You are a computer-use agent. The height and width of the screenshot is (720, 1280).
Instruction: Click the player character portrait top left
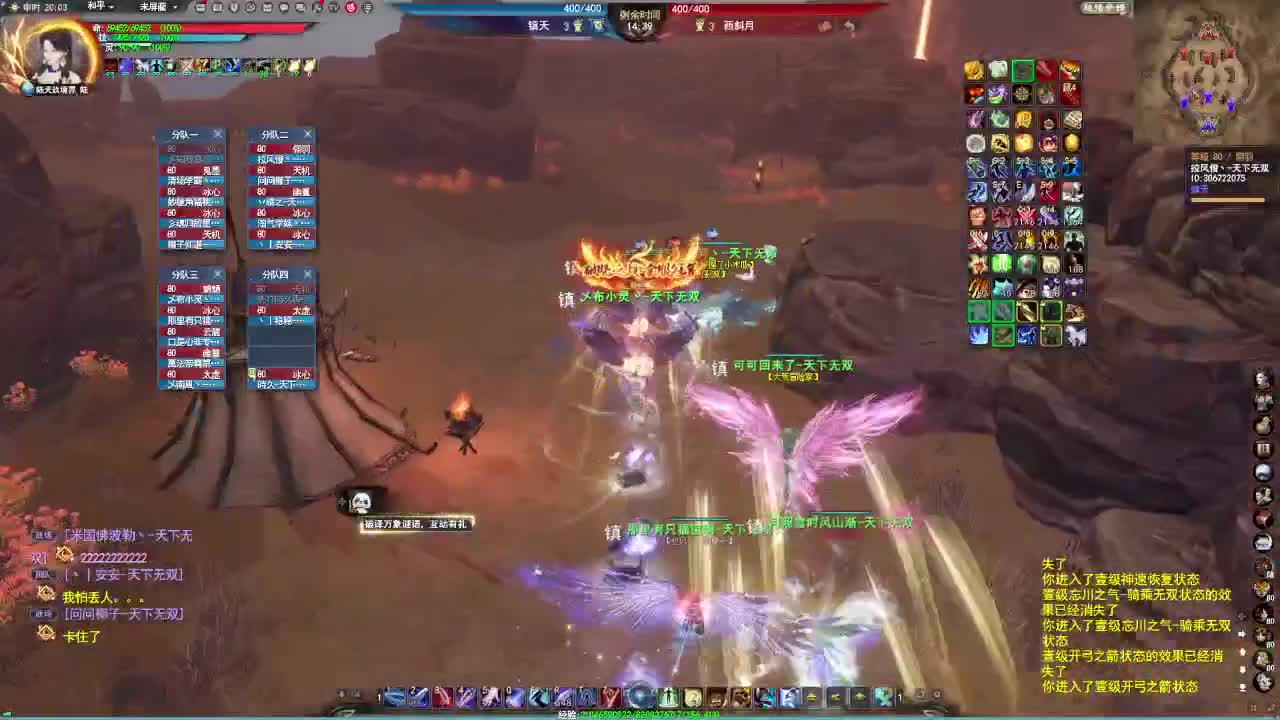[x=55, y=58]
